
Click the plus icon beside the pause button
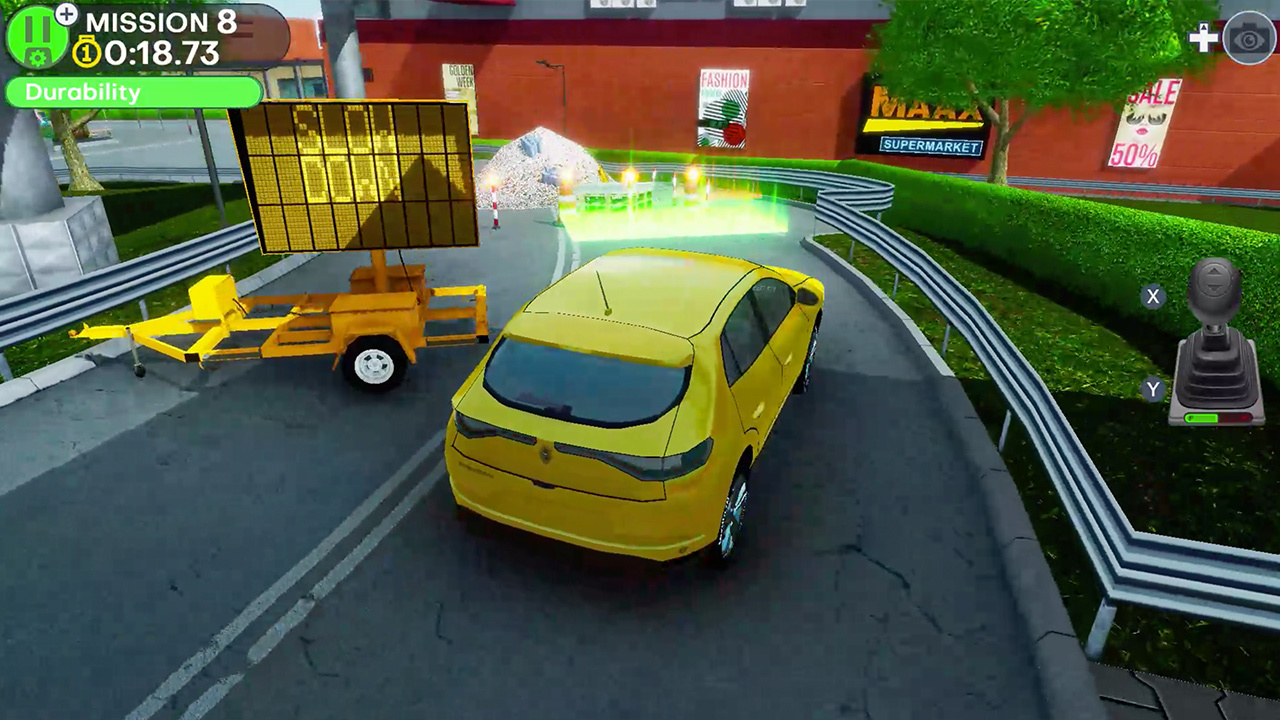[67, 17]
